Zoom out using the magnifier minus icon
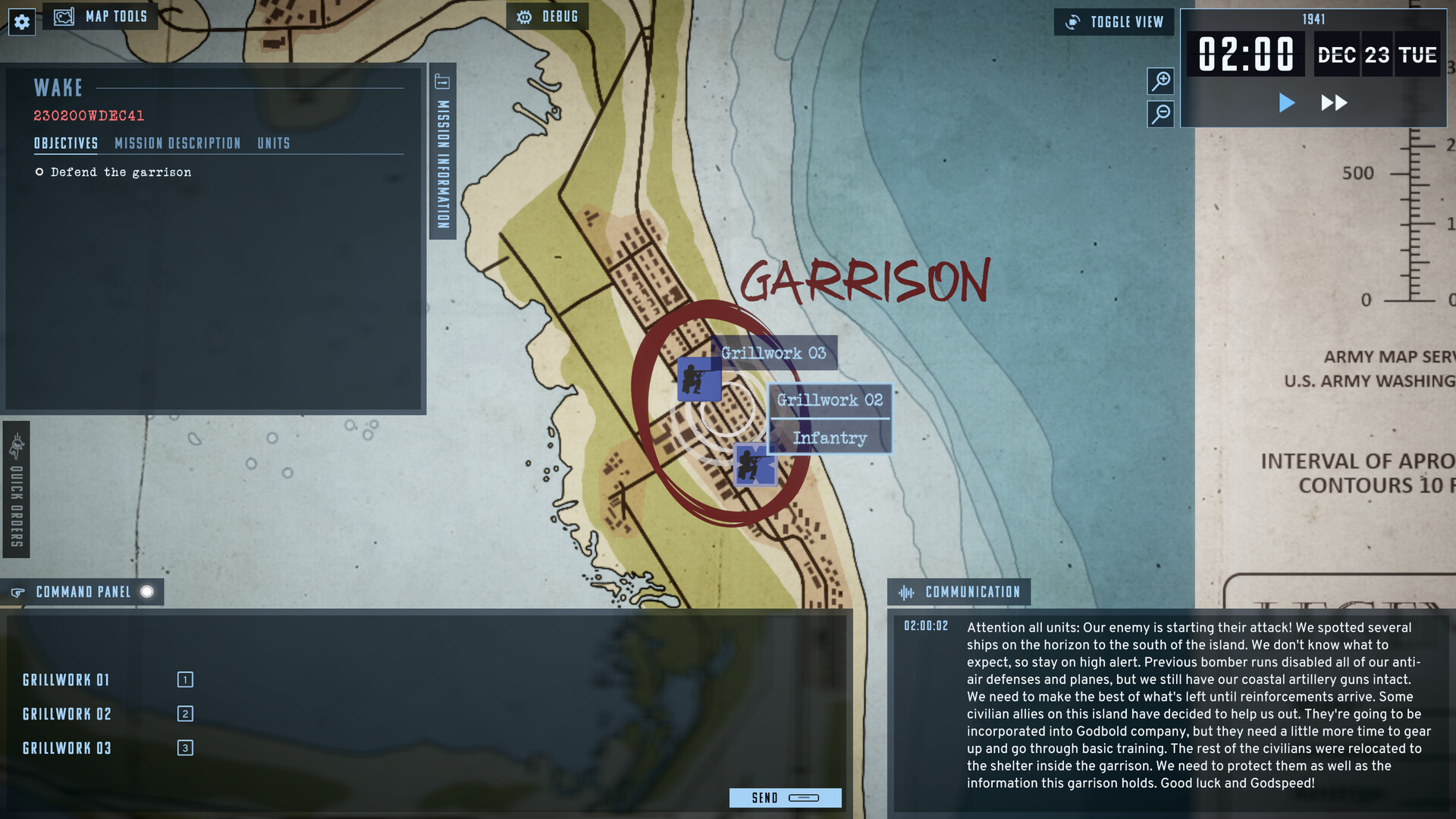Viewport: 1456px width, 819px height. (x=1159, y=115)
